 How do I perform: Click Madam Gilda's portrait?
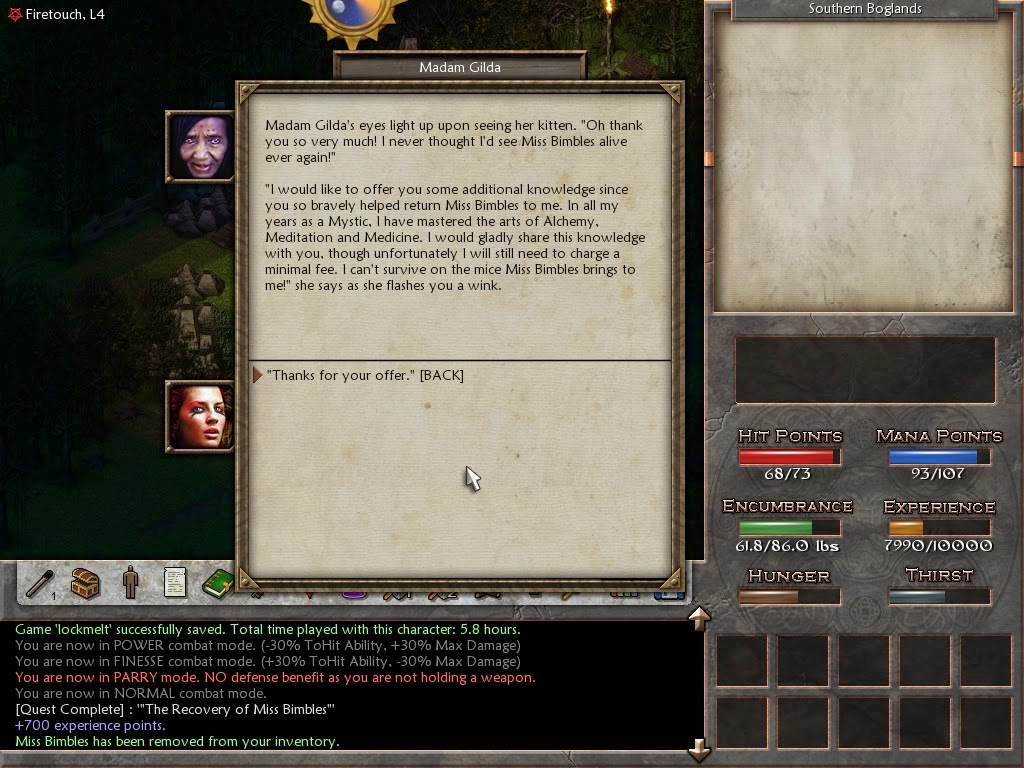(x=200, y=147)
